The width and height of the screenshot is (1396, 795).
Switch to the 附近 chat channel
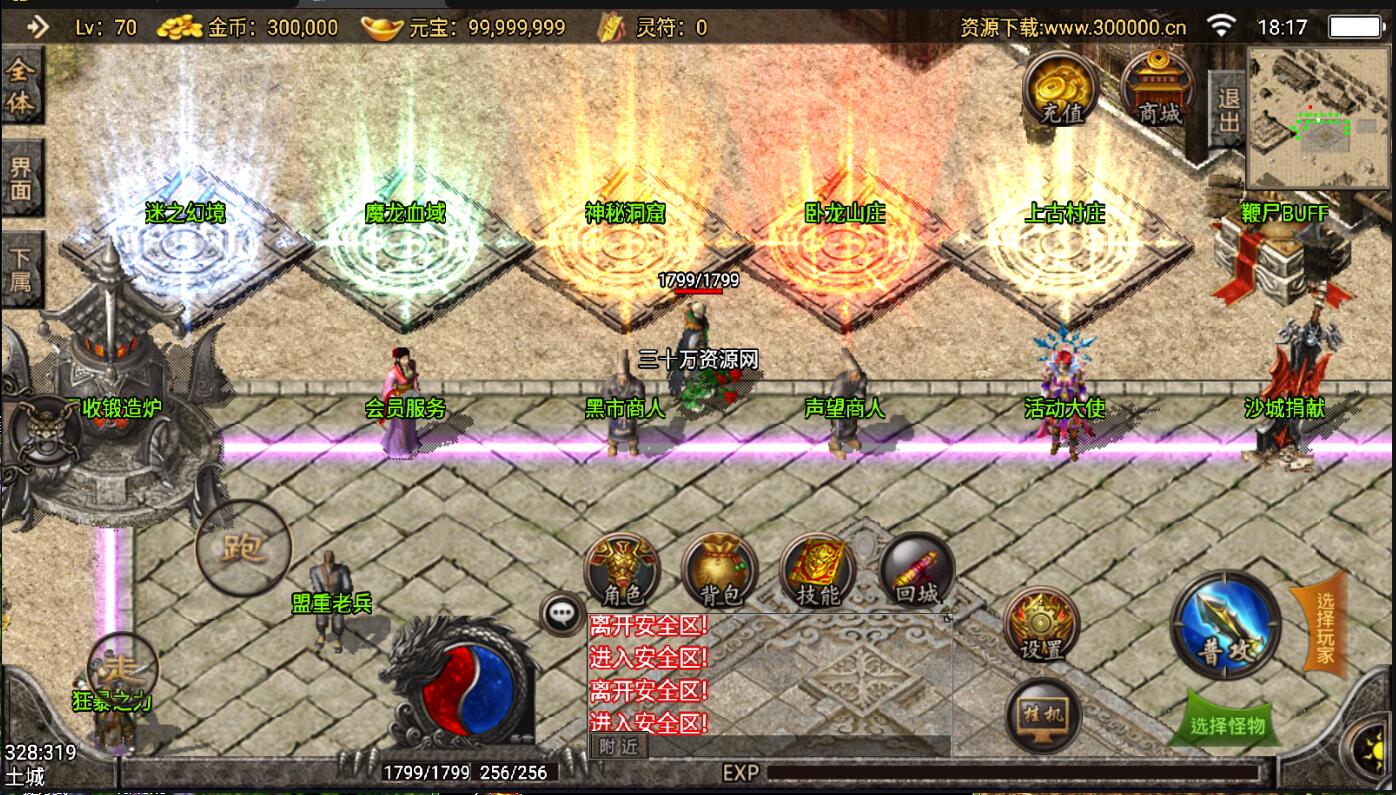pos(618,746)
